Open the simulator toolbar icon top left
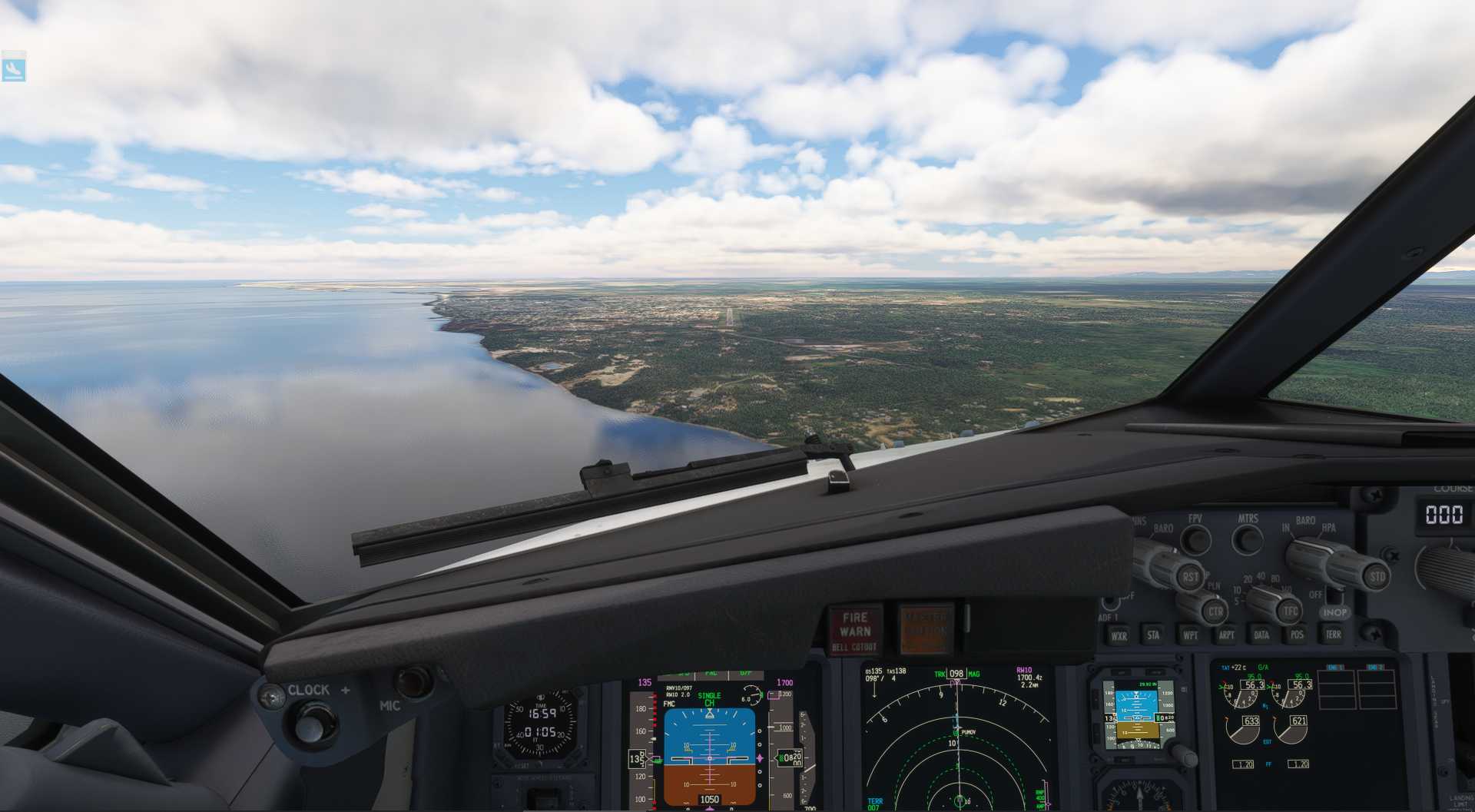Image resolution: width=1475 pixels, height=812 pixels. pos(14,71)
